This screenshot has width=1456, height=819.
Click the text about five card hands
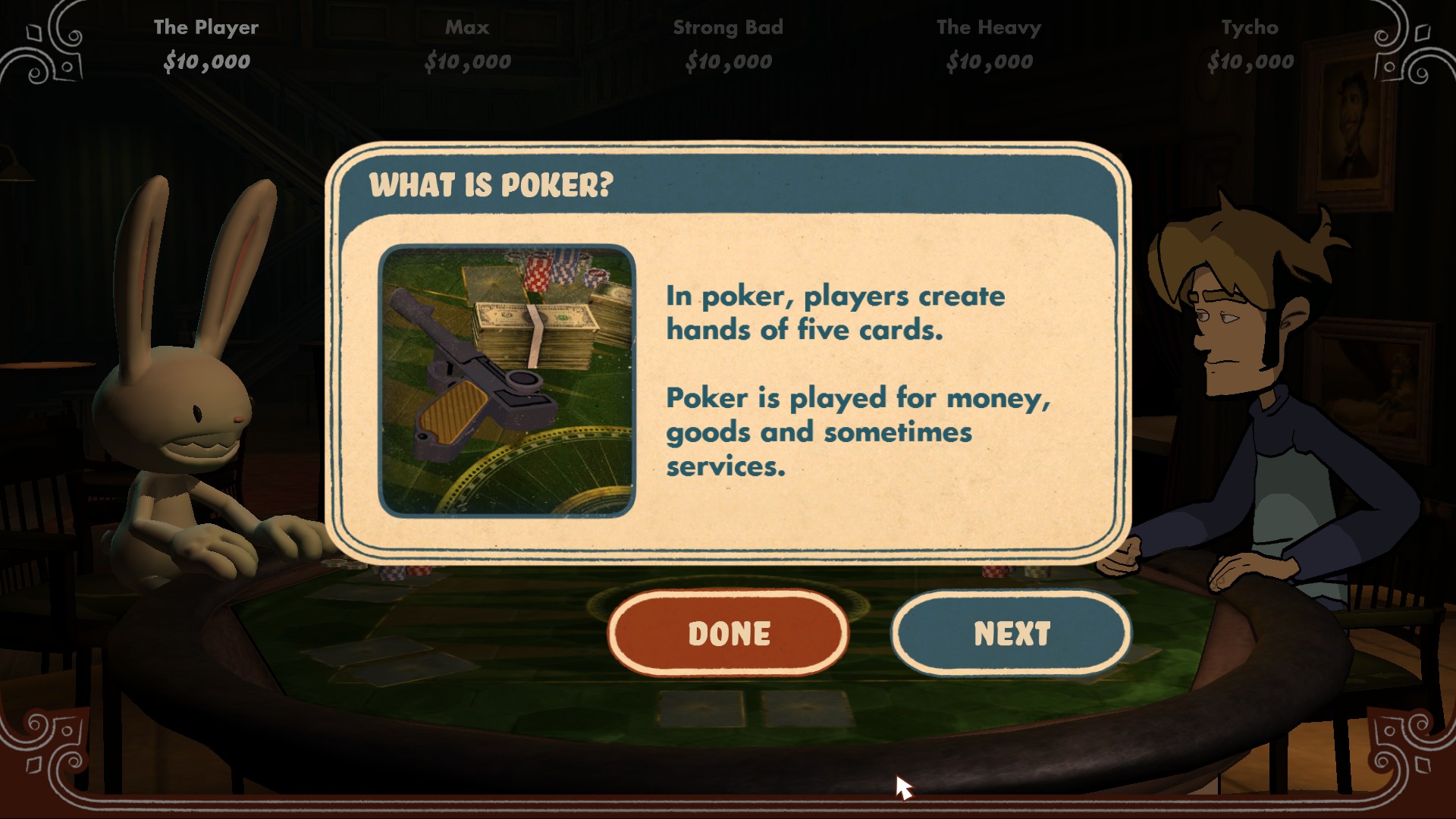tap(834, 312)
